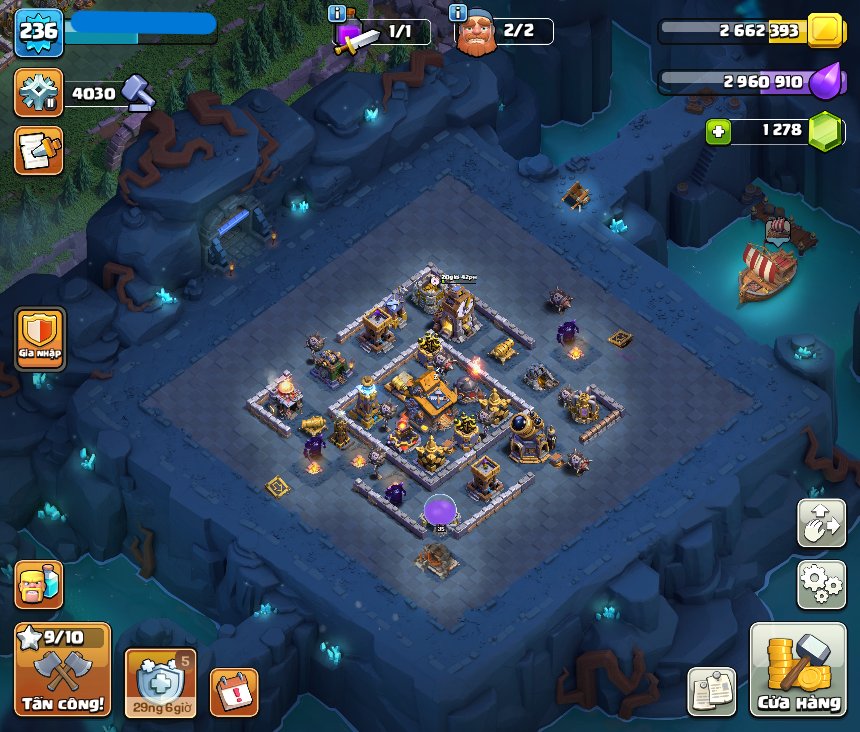Open the player profile level 236 badge

(39, 33)
